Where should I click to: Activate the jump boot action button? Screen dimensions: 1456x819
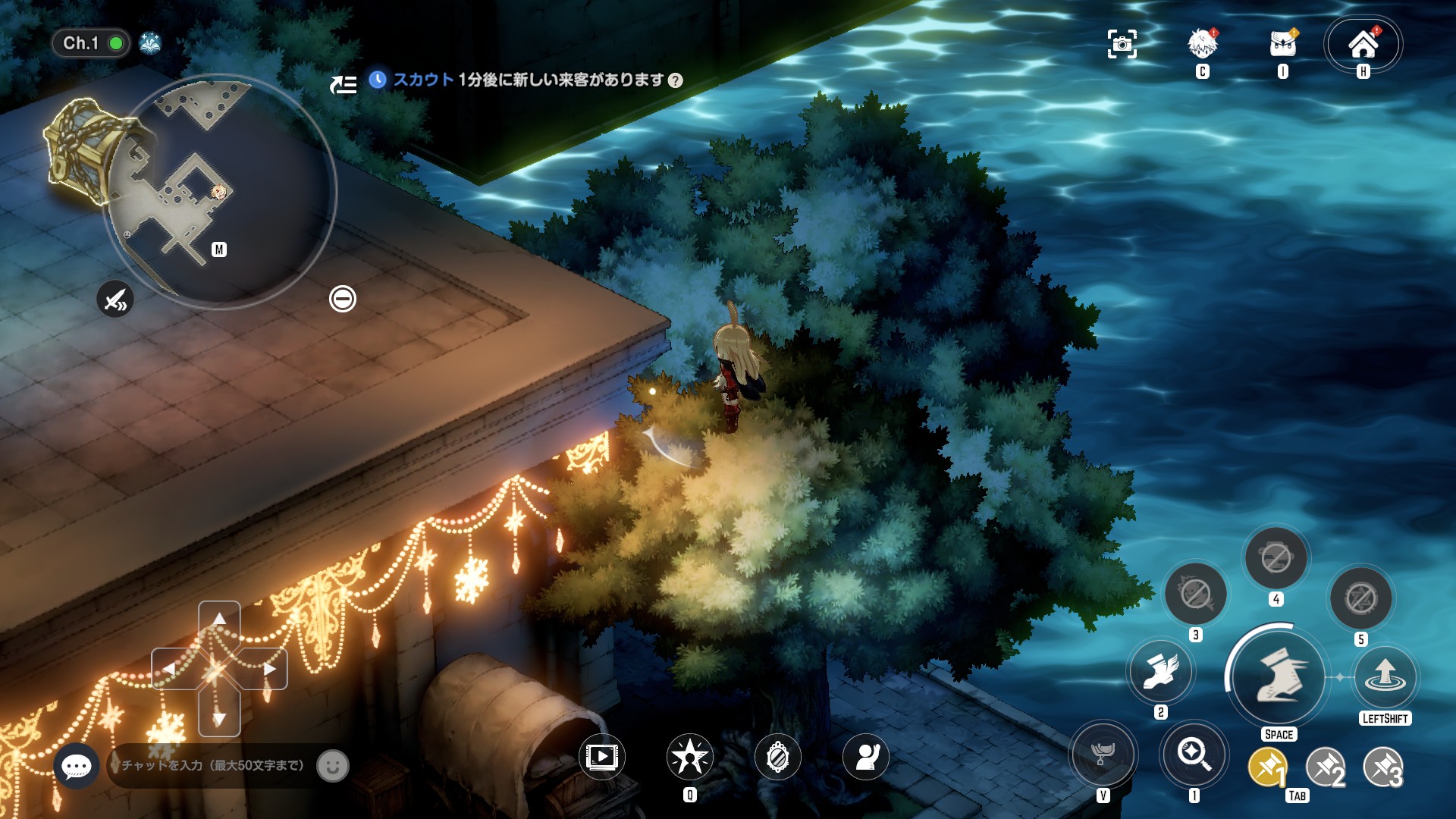(x=1279, y=676)
